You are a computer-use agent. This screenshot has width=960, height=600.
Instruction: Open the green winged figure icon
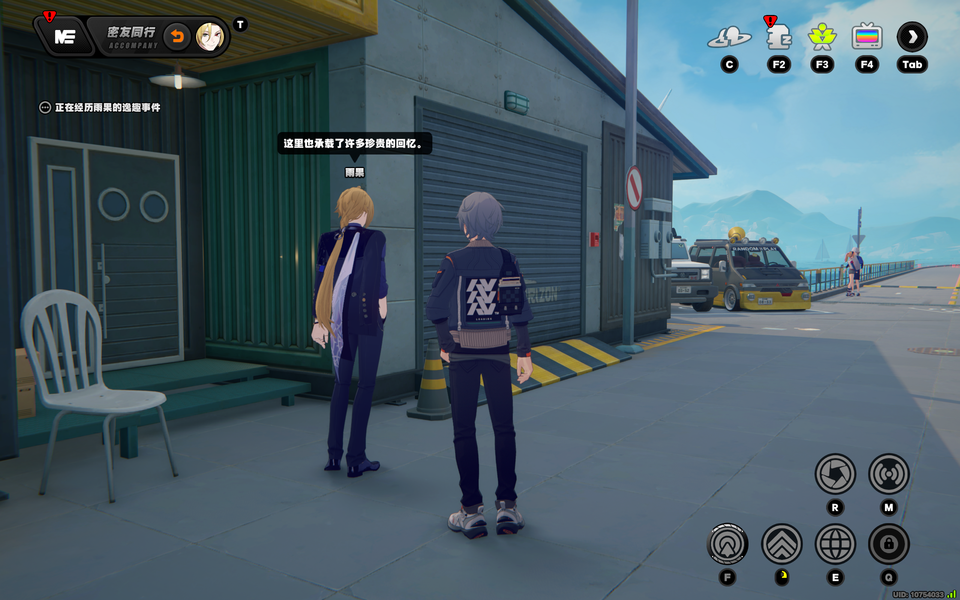click(822, 38)
